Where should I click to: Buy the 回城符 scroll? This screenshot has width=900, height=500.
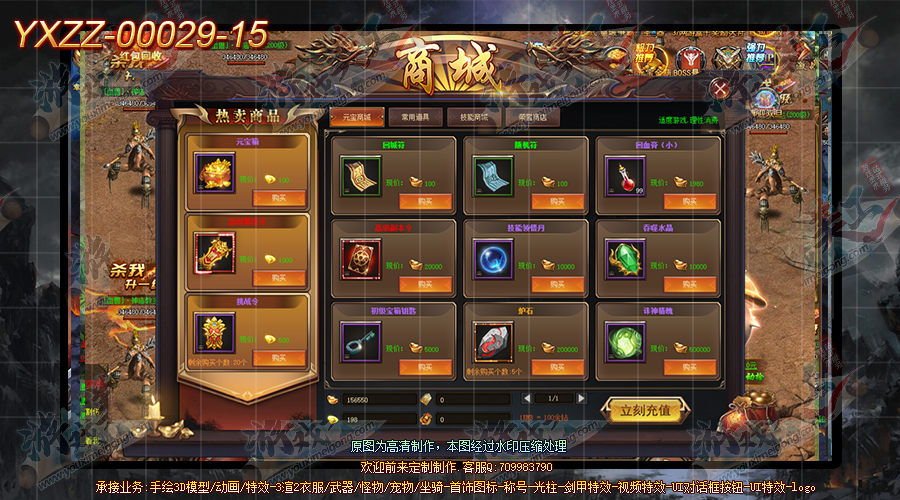tap(425, 201)
